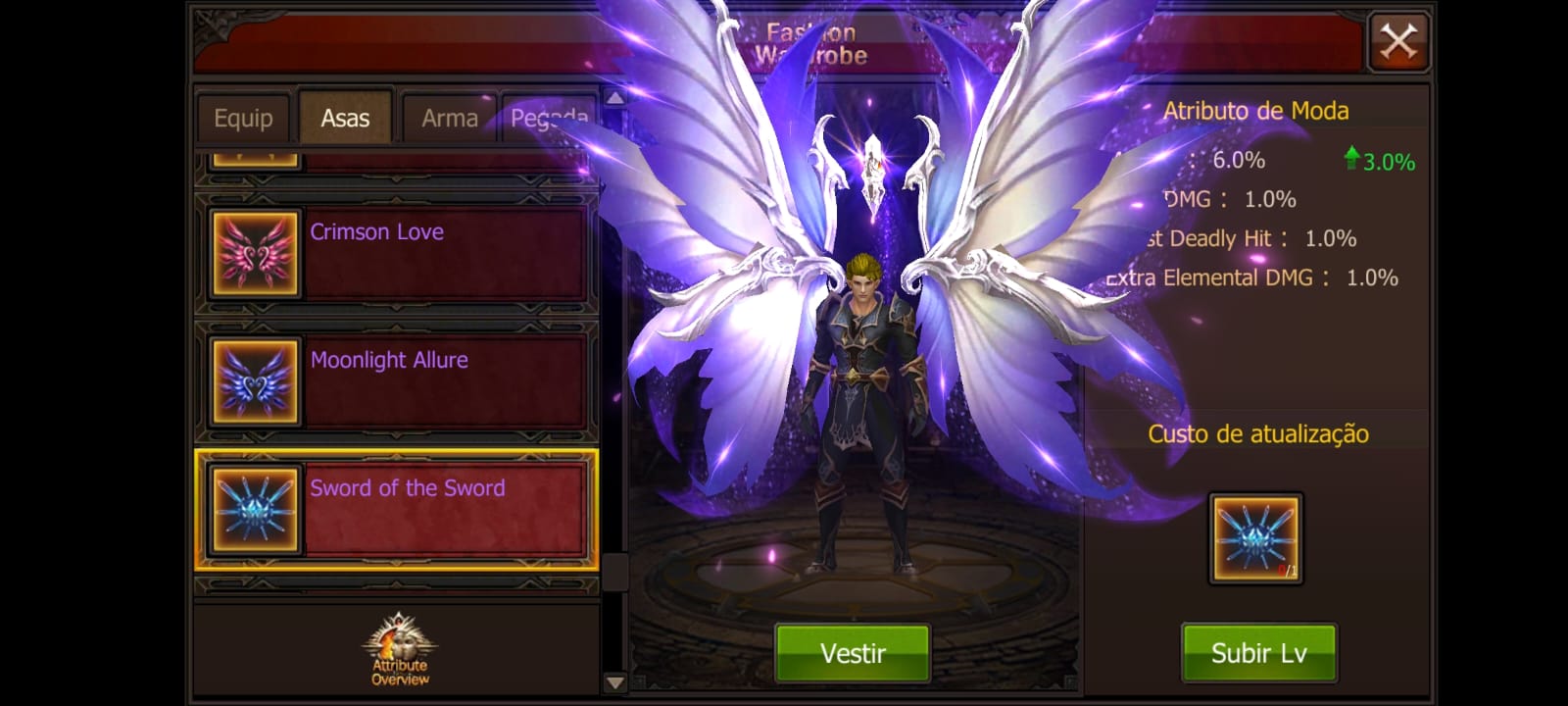Choose the Moonlight Allure wings entry
This screenshot has width=1568, height=706.
click(x=396, y=381)
